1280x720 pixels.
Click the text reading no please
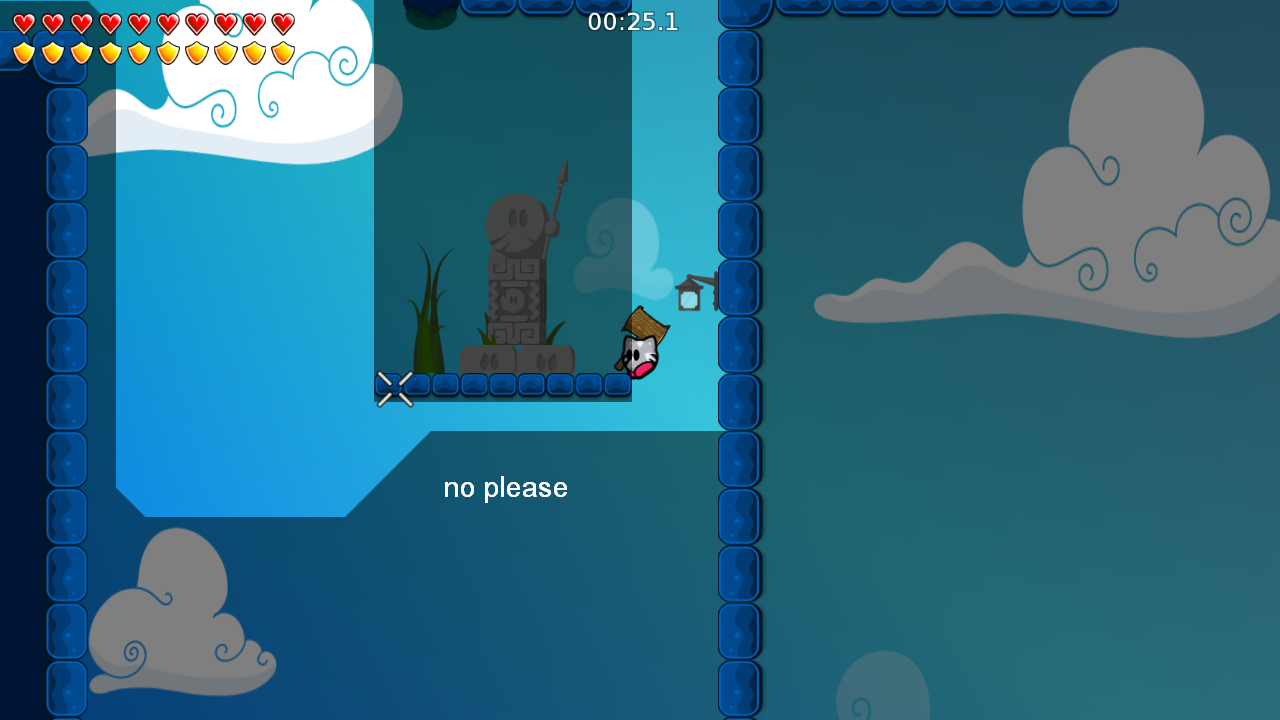pyautogui.click(x=505, y=487)
